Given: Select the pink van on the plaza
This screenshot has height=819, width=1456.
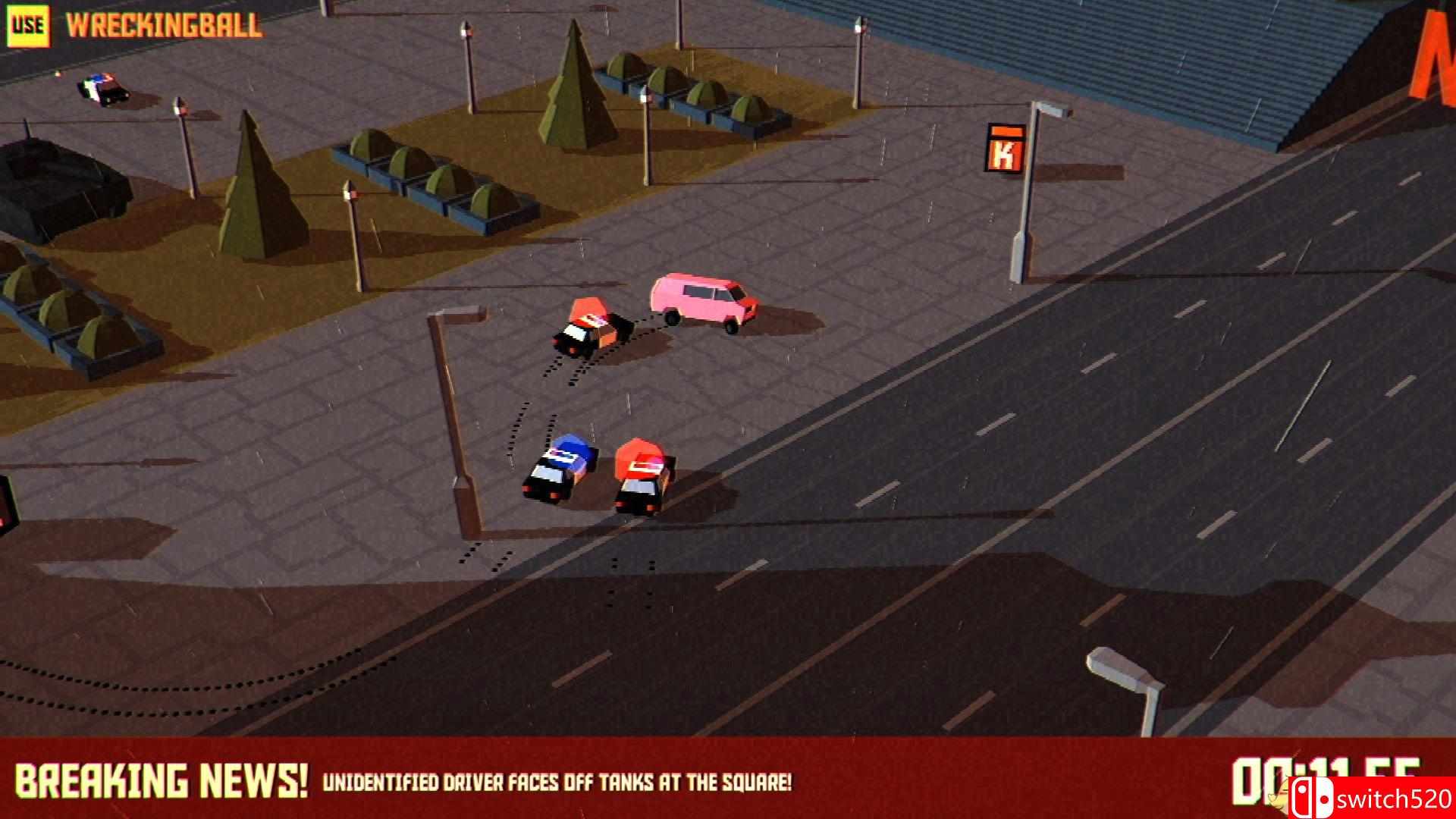Looking at the screenshot, I should pos(701,300).
